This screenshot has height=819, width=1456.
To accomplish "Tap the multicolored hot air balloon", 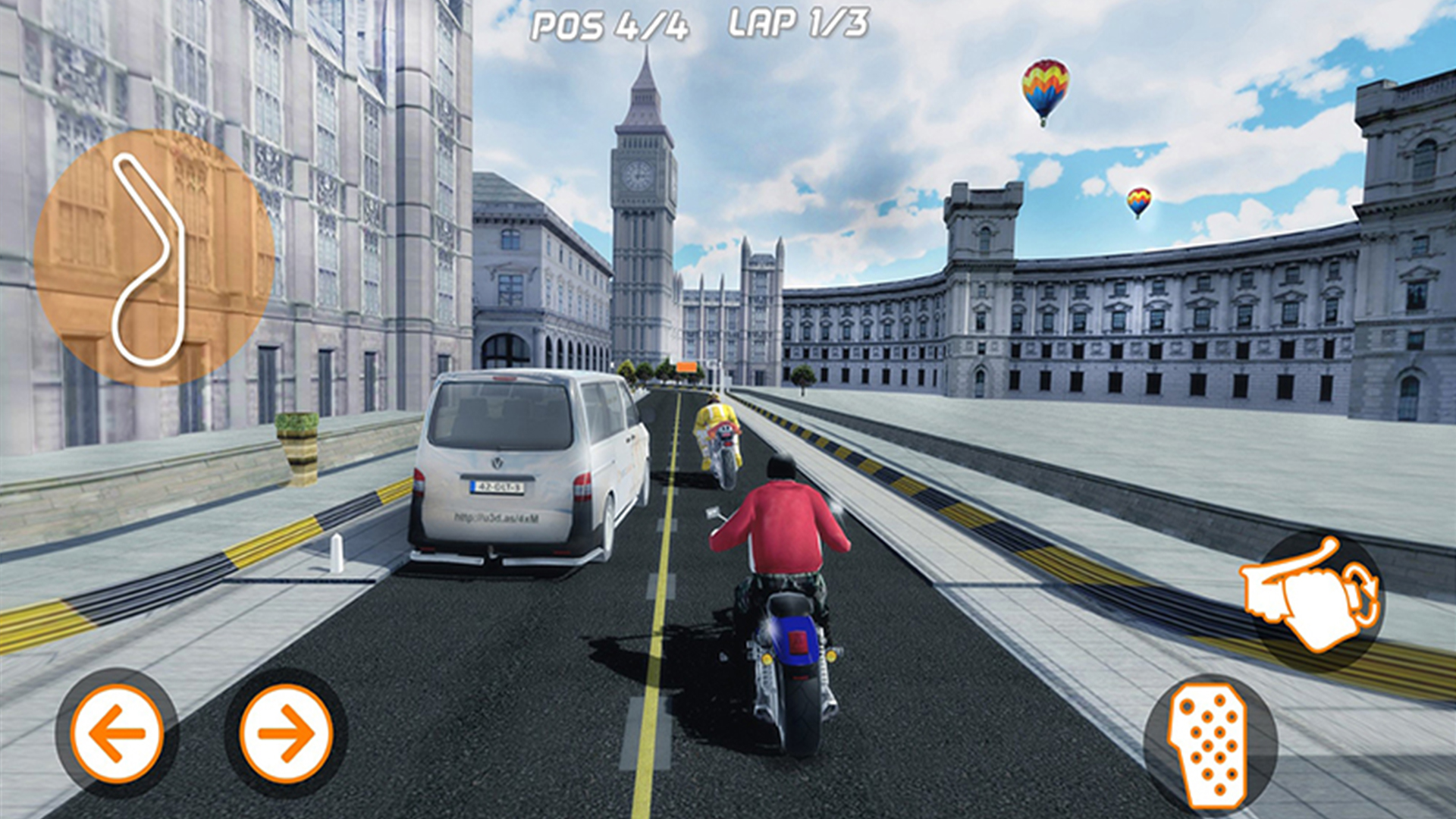I will tap(1046, 87).
